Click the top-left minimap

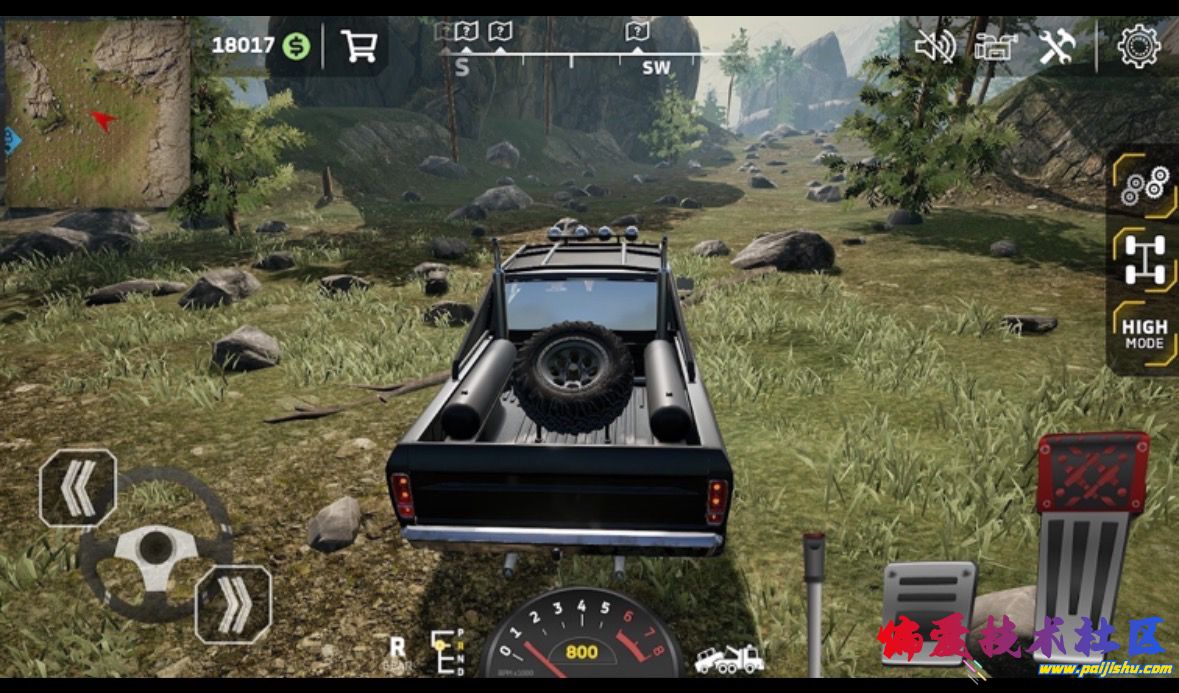click(x=97, y=112)
